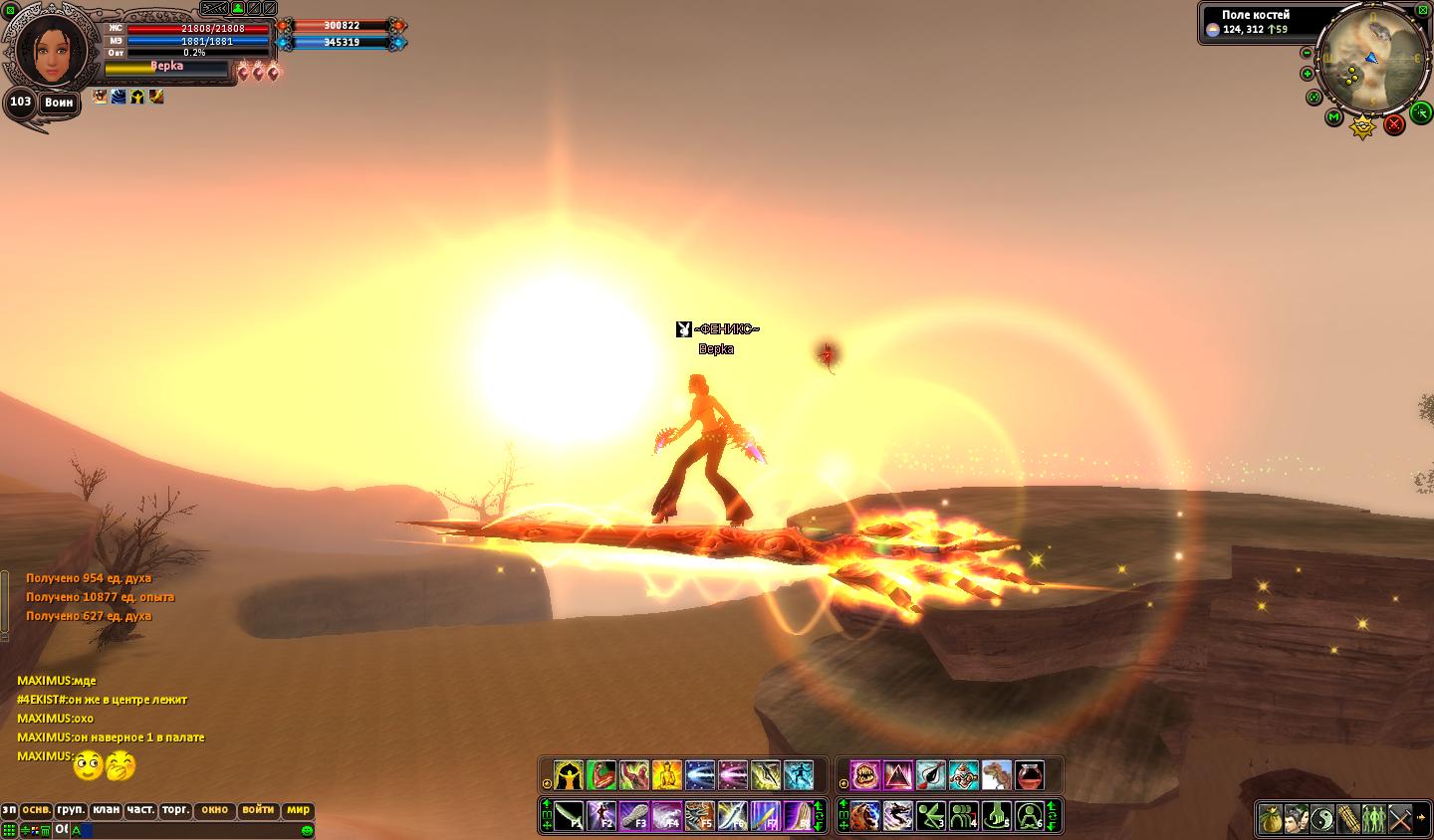Open the yin-yang icon in bottom-right menu
Image resolution: width=1434 pixels, height=840 pixels.
(x=1321, y=819)
